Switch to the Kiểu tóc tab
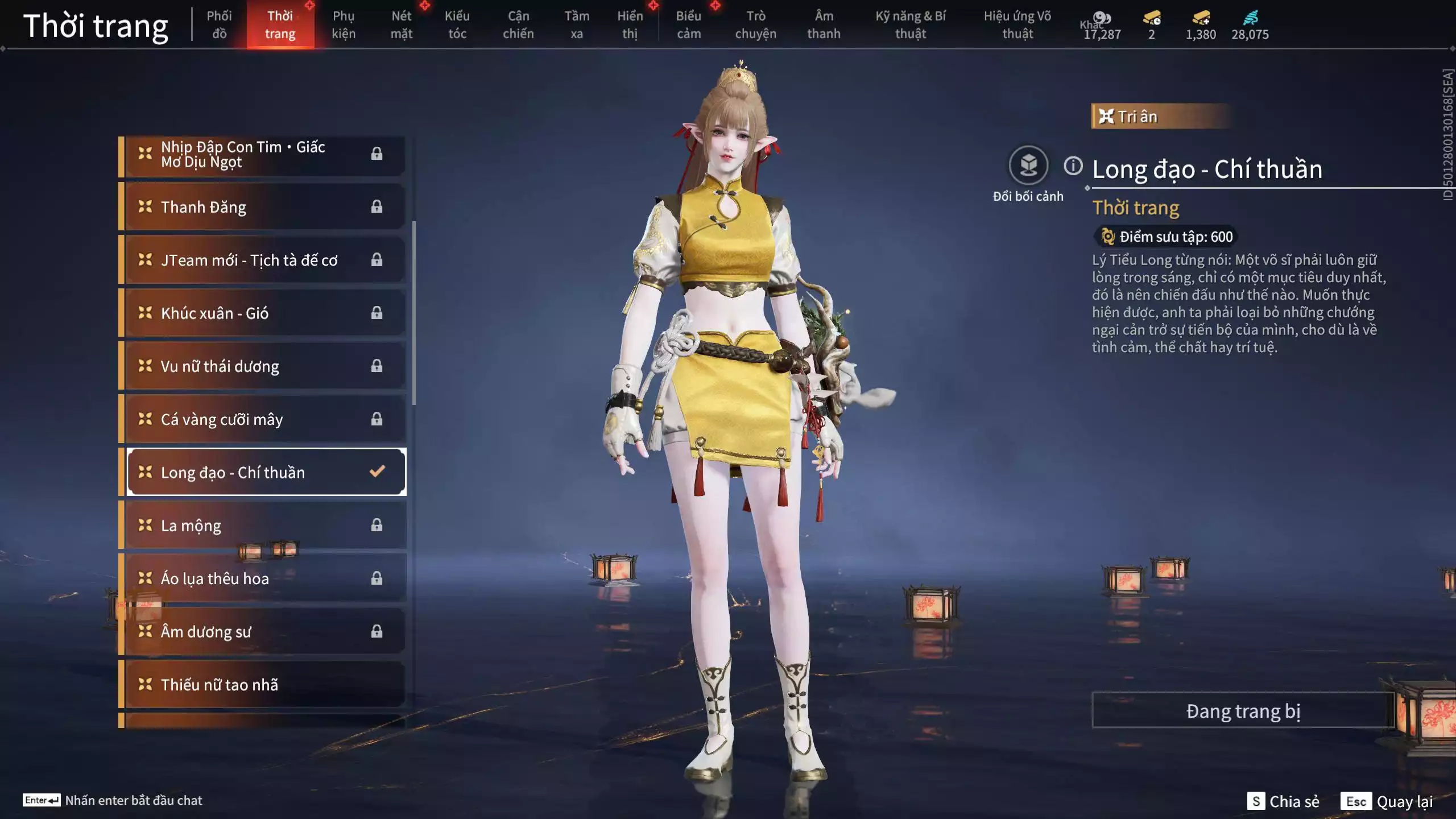This screenshot has width=1456, height=819. tap(457, 24)
